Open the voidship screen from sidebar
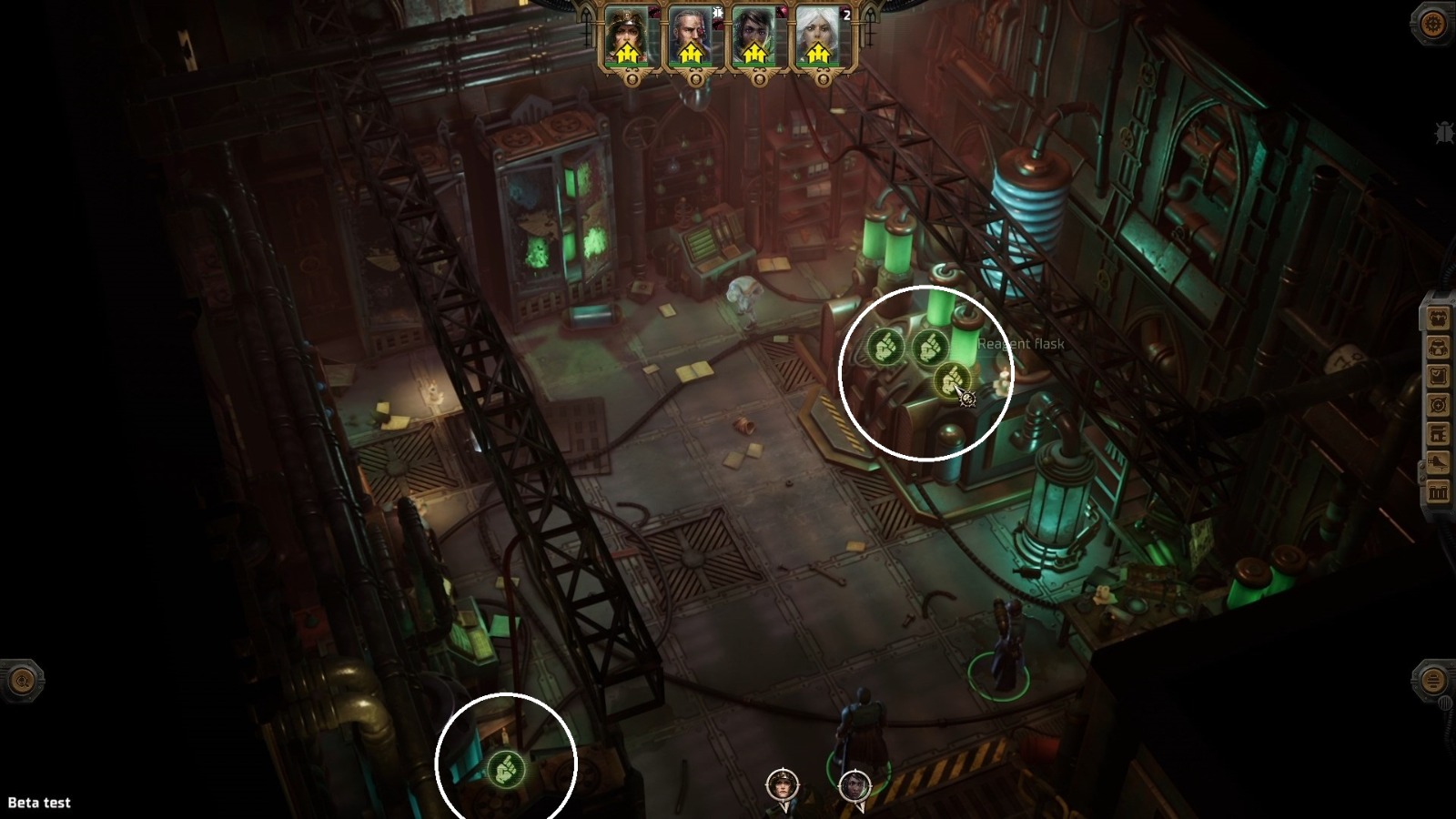1456x819 pixels. [x=1440, y=464]
